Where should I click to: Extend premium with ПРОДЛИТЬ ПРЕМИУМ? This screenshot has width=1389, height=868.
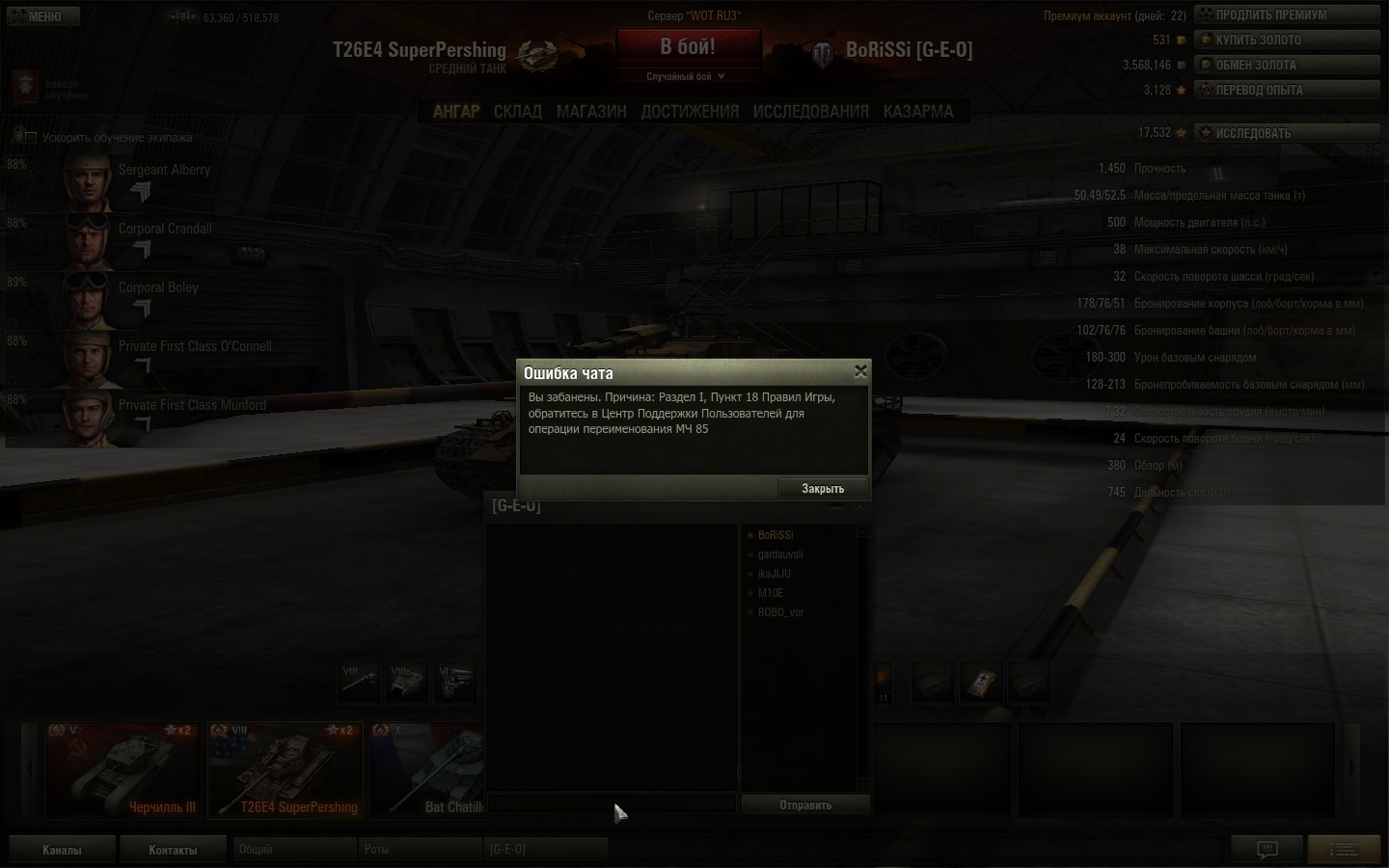click(x=1287, y=14)
